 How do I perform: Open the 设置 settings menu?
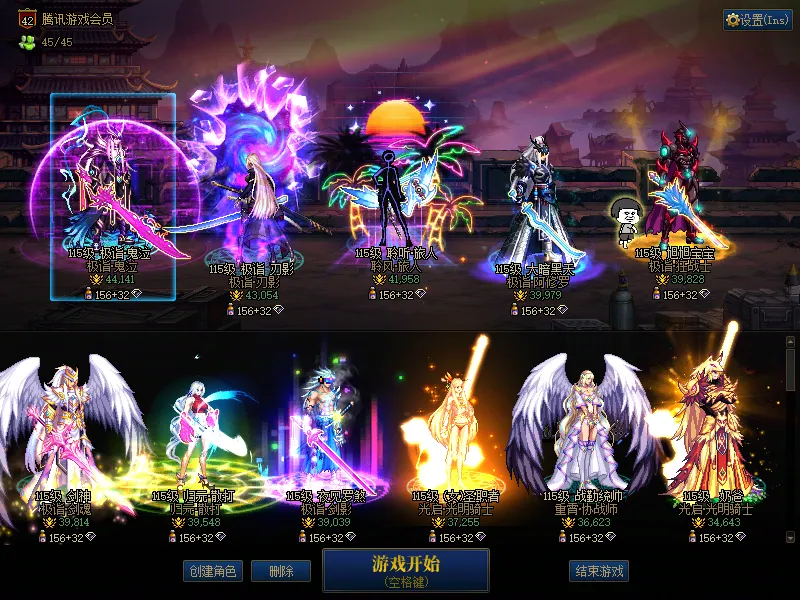[757, 20]
